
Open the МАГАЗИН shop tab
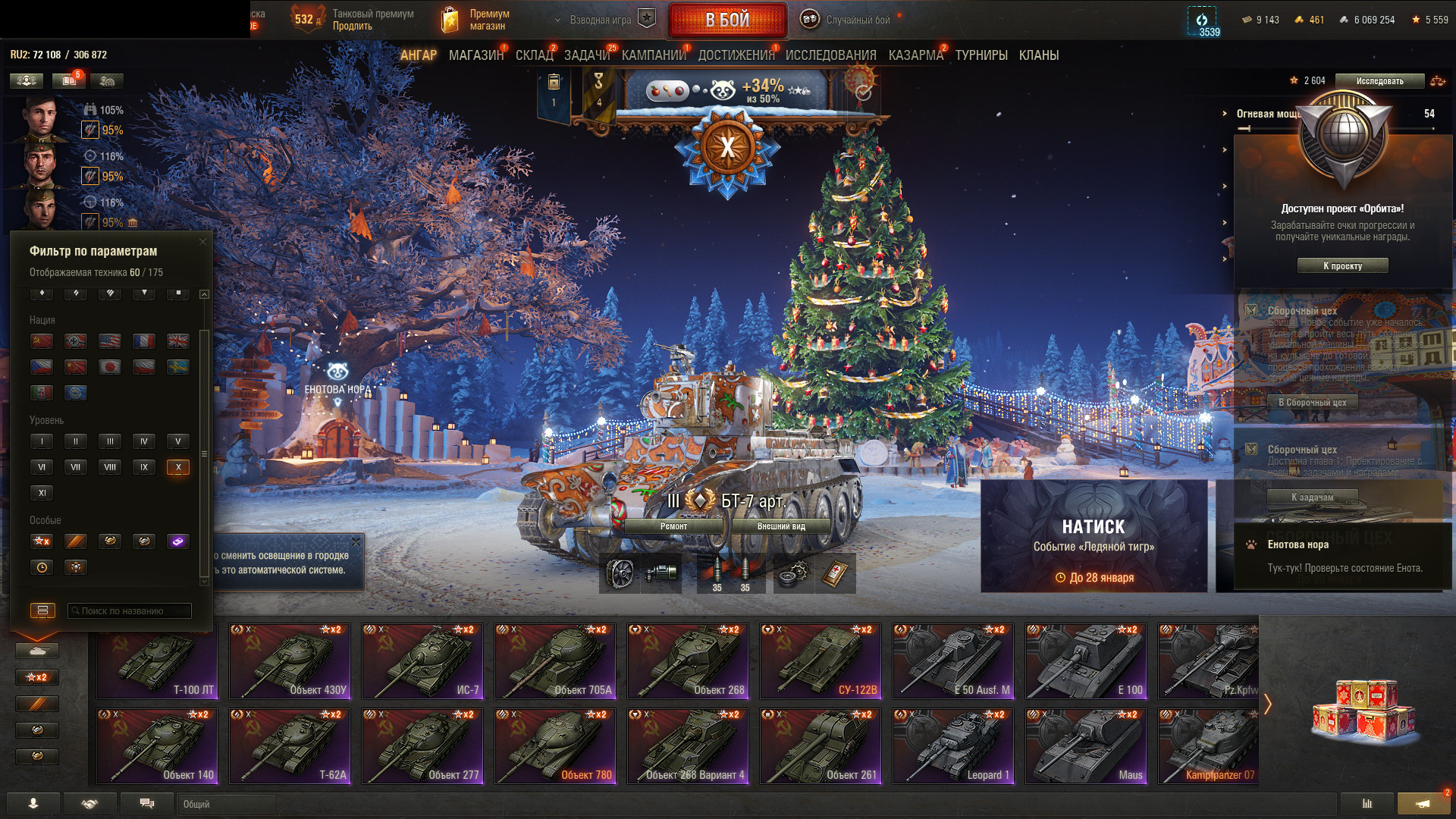click(475, 55)
